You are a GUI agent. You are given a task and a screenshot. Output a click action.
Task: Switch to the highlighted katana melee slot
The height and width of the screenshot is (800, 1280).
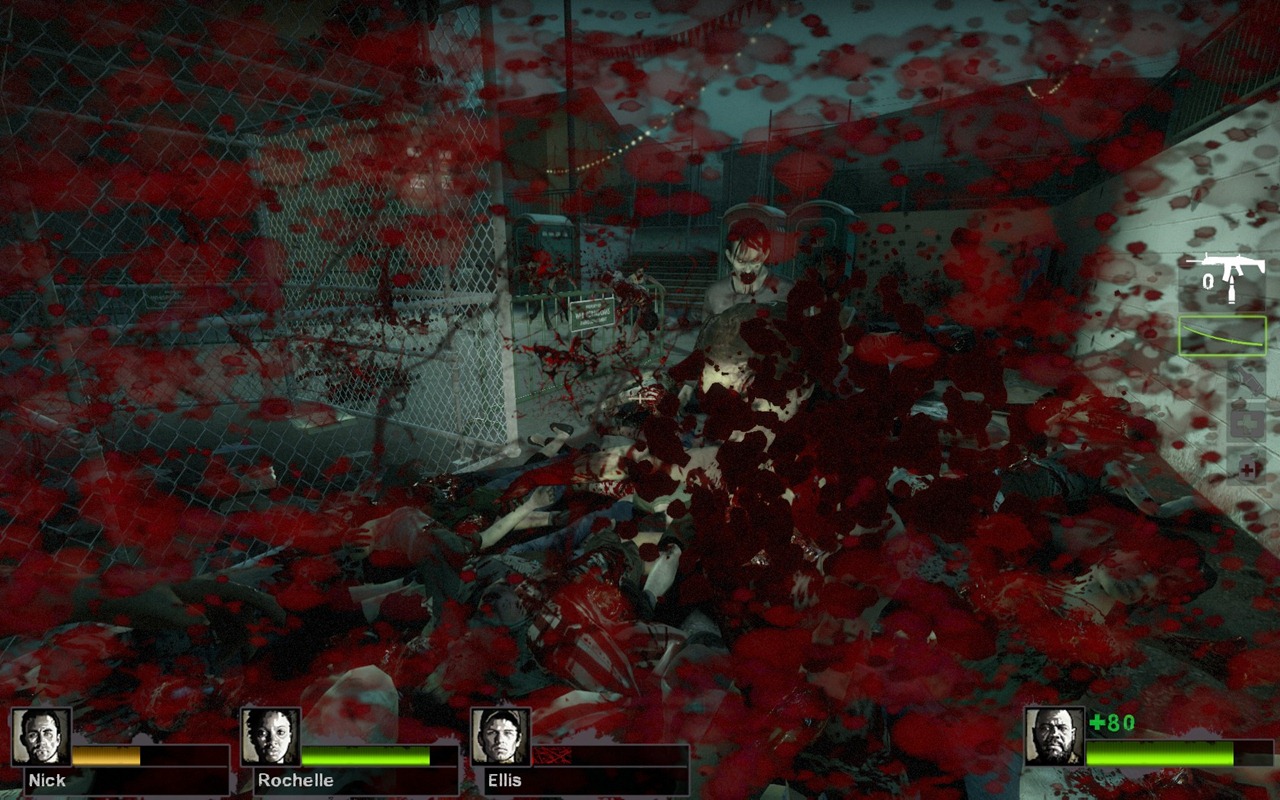click(x=1222, y=336)
